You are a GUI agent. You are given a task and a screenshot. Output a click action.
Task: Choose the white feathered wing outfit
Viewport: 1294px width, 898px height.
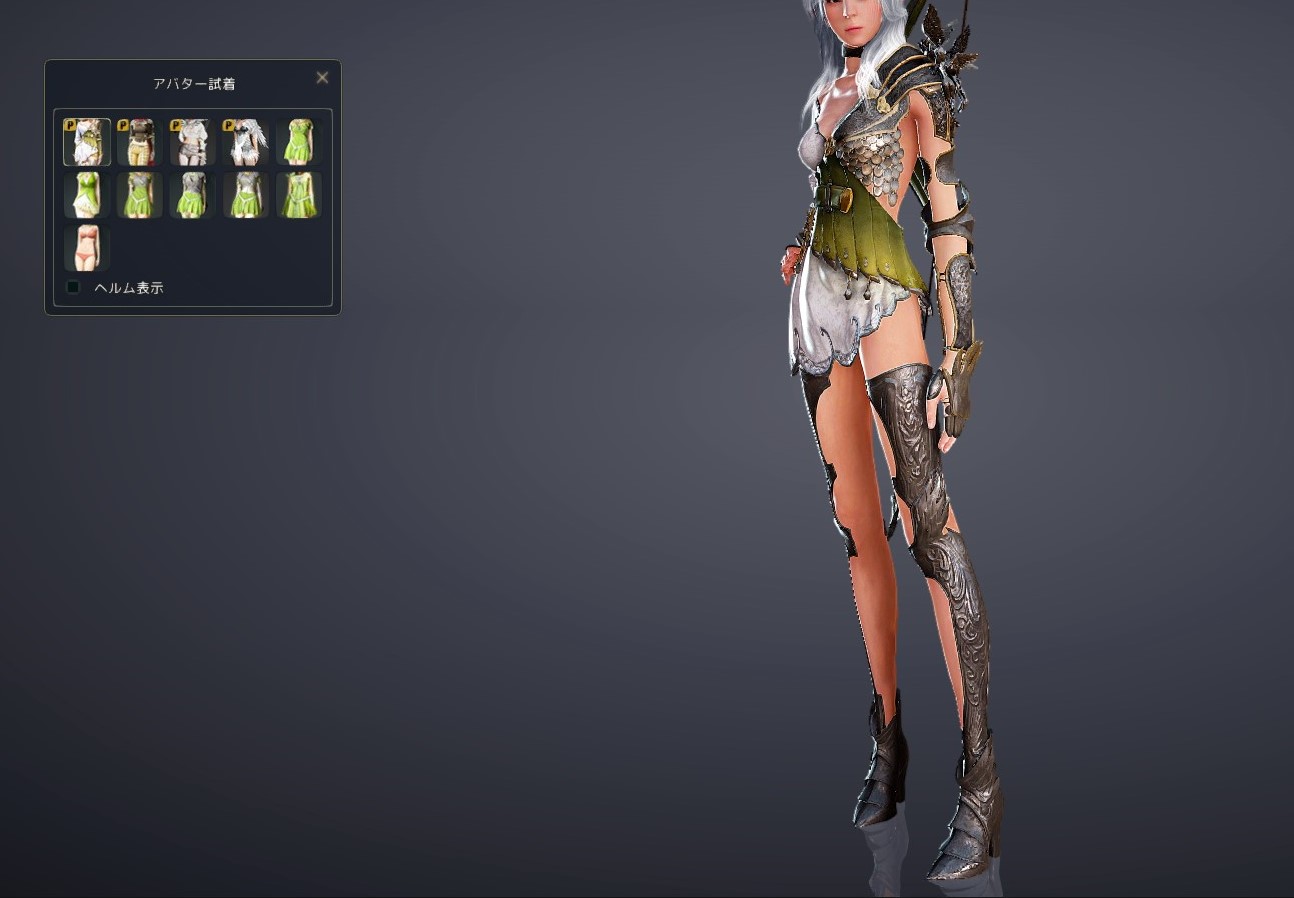click(x=246, y=142)
